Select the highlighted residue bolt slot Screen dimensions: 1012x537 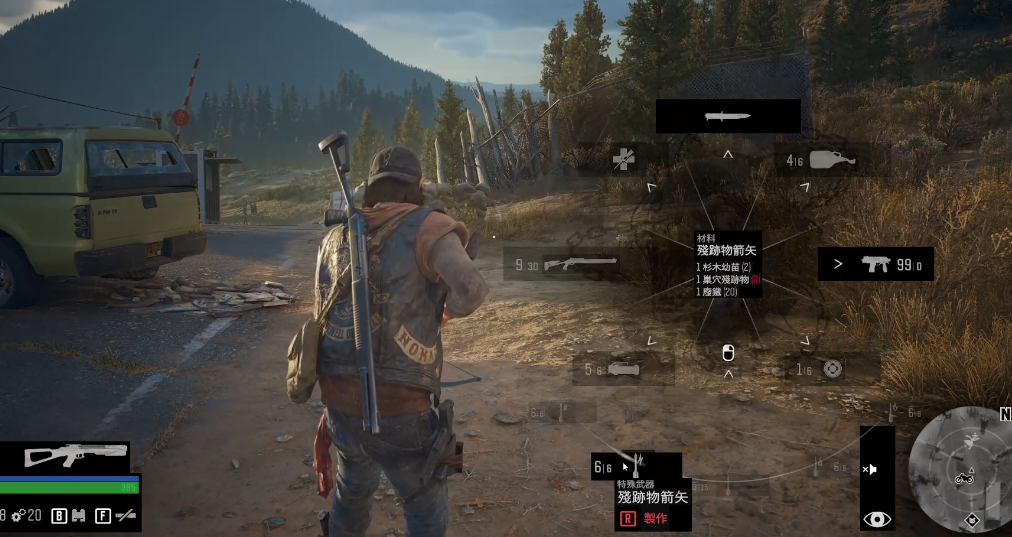coord(635,466)
